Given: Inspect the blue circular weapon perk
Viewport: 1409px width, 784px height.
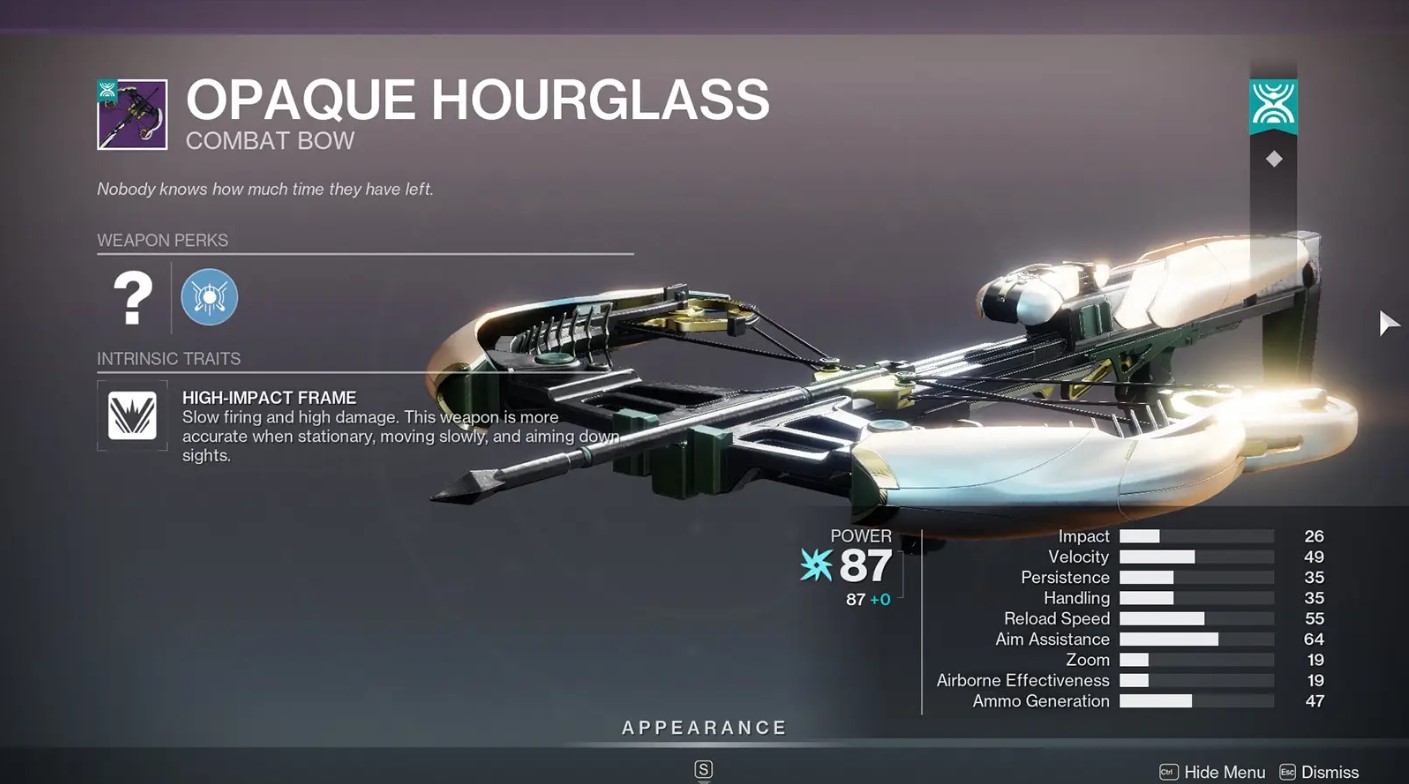Looking at the screenshot, I should click(209, 298).
